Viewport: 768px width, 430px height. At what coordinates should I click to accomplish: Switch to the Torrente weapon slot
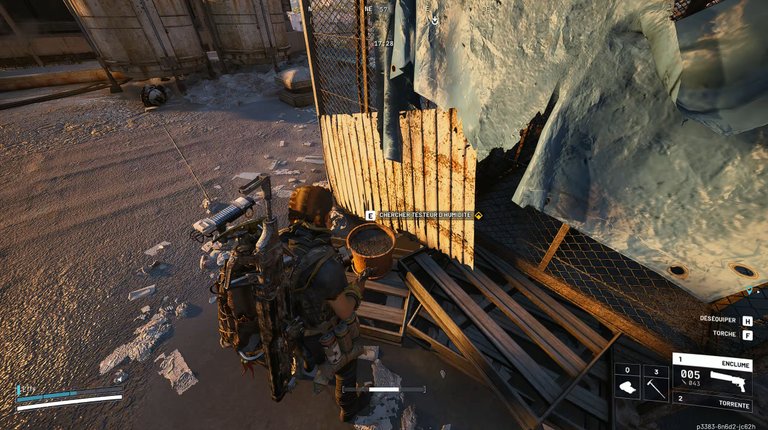pyautogui.click(x=712, y=404)
